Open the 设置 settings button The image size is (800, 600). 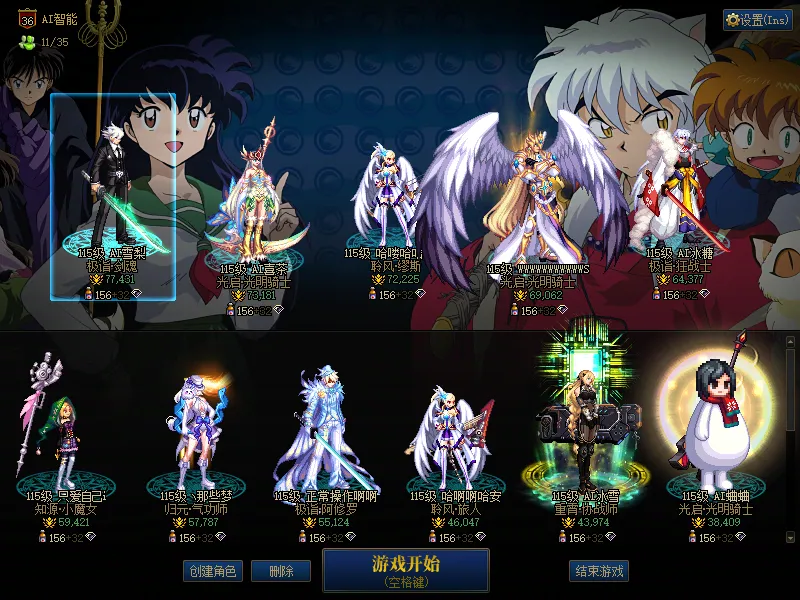[757, 20]
